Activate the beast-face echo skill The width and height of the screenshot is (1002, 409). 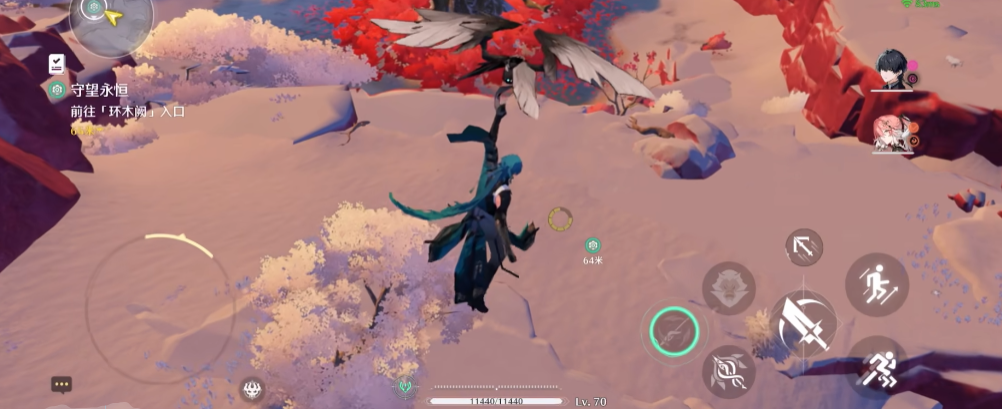point(729,288)
